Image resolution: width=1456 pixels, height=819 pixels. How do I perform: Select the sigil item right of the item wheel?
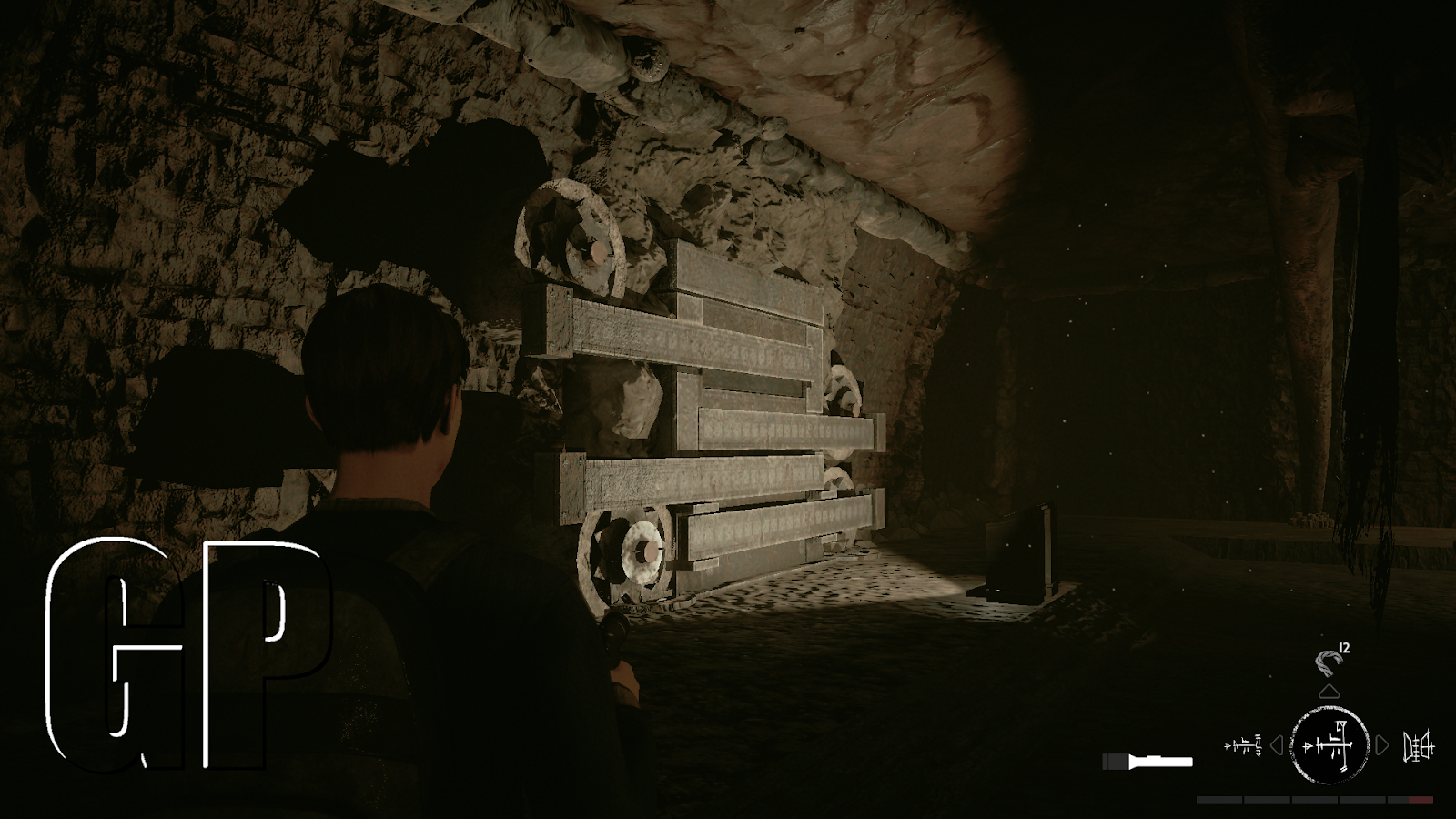pos(1420,745)
